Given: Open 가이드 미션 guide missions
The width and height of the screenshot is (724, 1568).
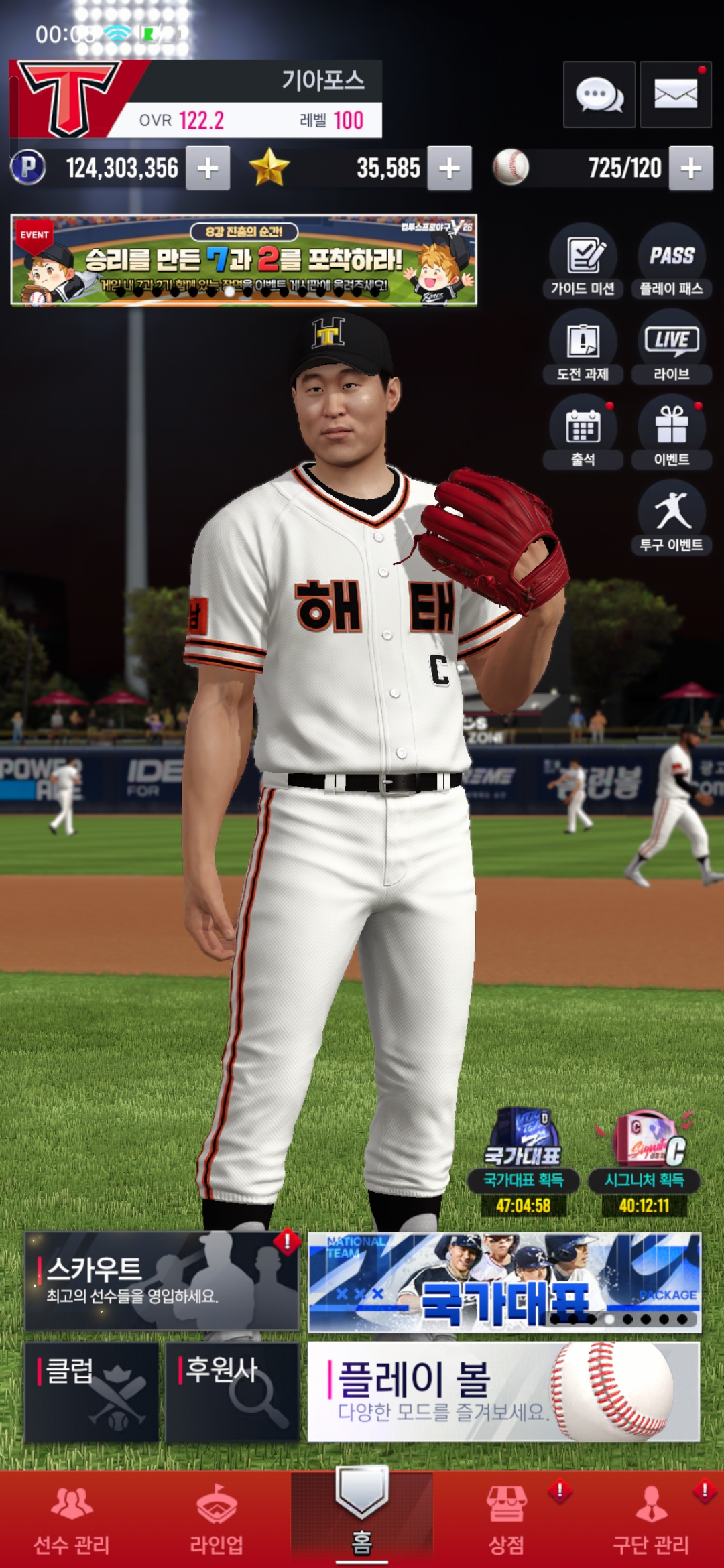Looking at the screenshot, I should pyautogui.click(x=583, y=261).
